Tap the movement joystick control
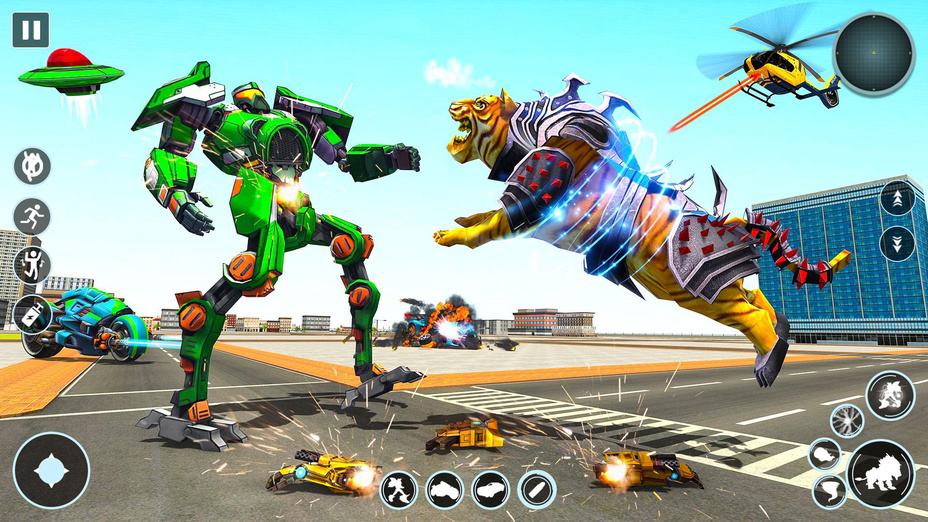Screen dimensions: 928x522 coord(51,470)
